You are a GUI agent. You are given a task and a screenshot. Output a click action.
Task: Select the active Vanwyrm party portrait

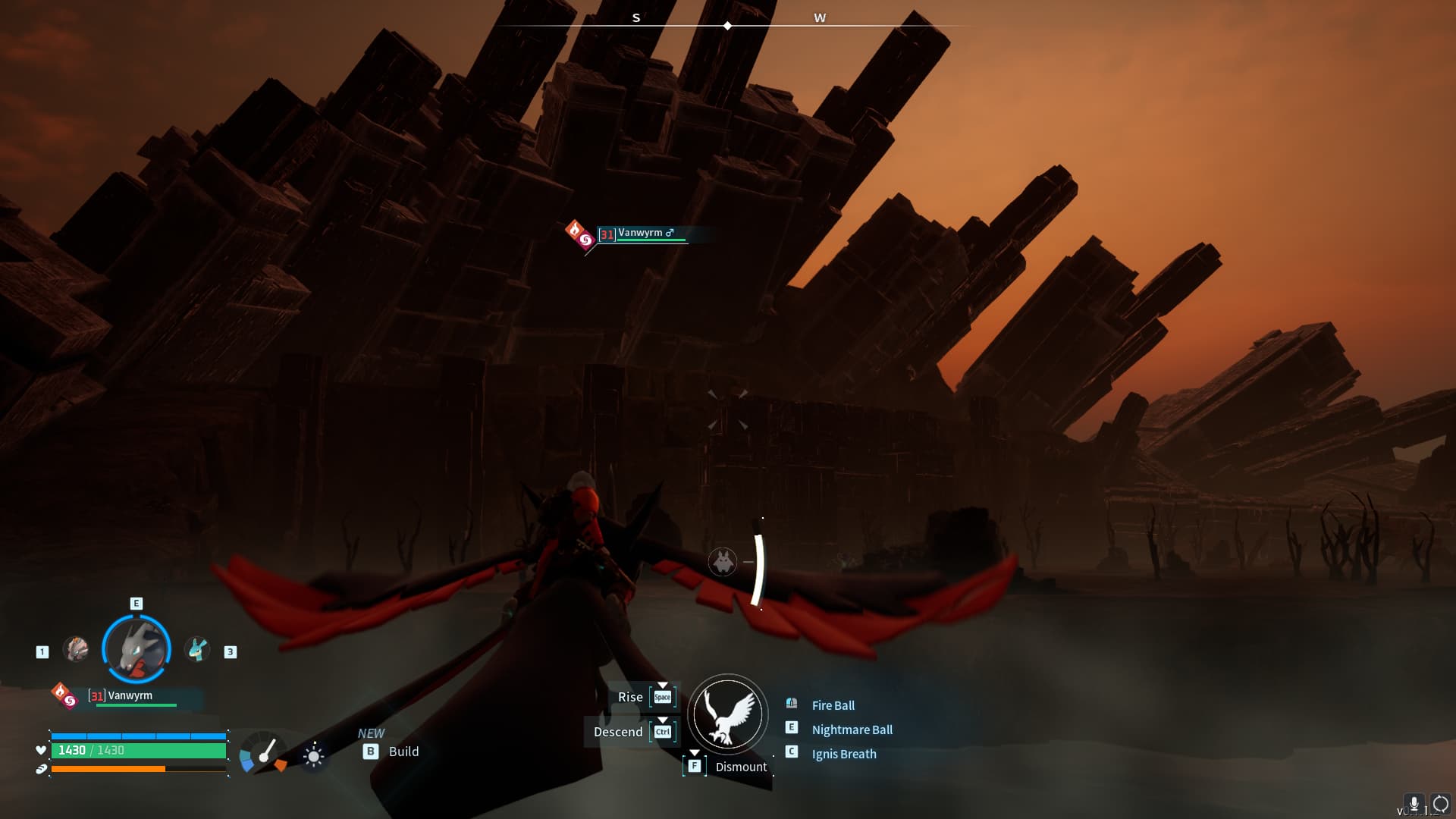[x=136, y=649]
